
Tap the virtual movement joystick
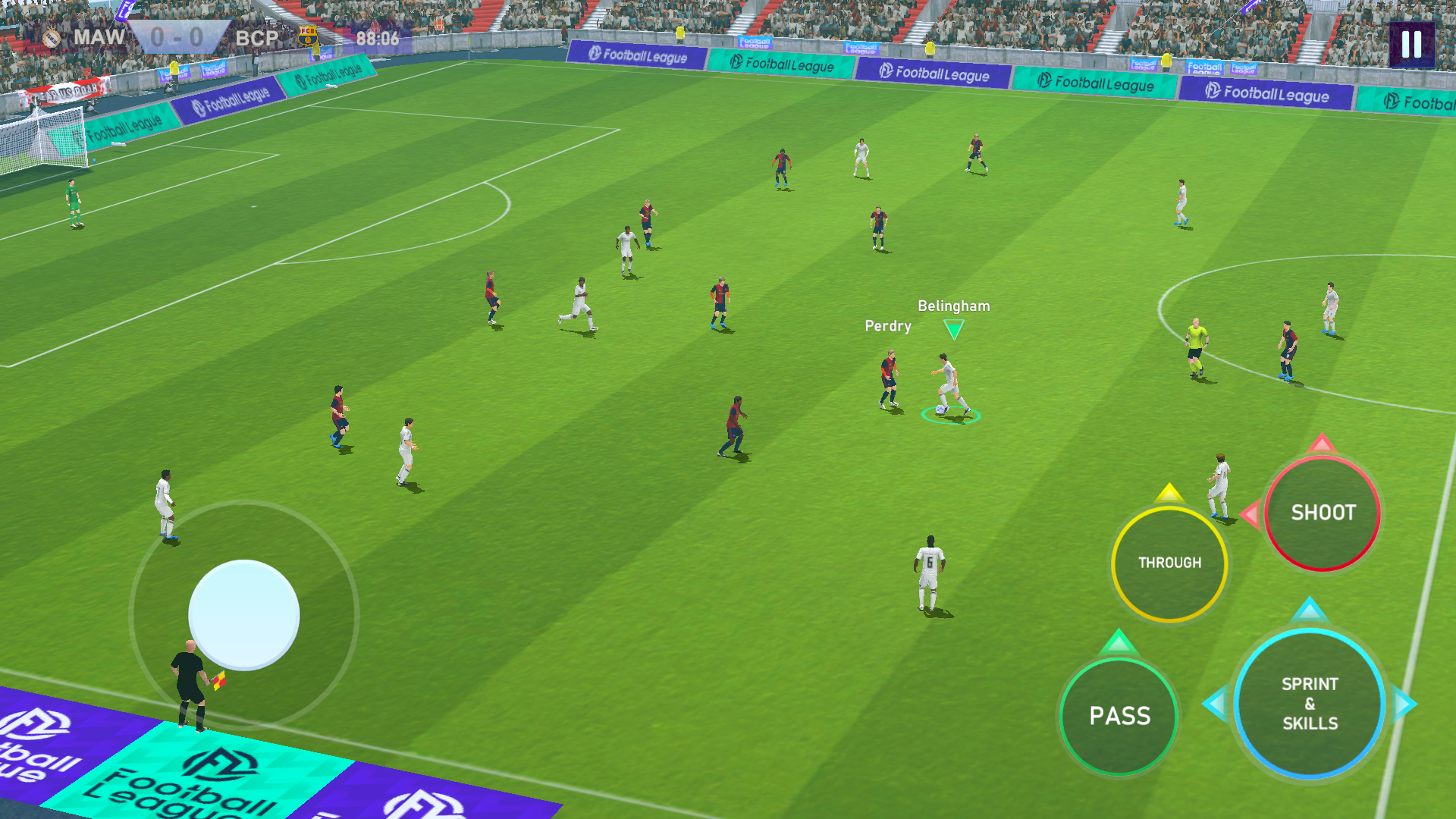pos(244,614)
